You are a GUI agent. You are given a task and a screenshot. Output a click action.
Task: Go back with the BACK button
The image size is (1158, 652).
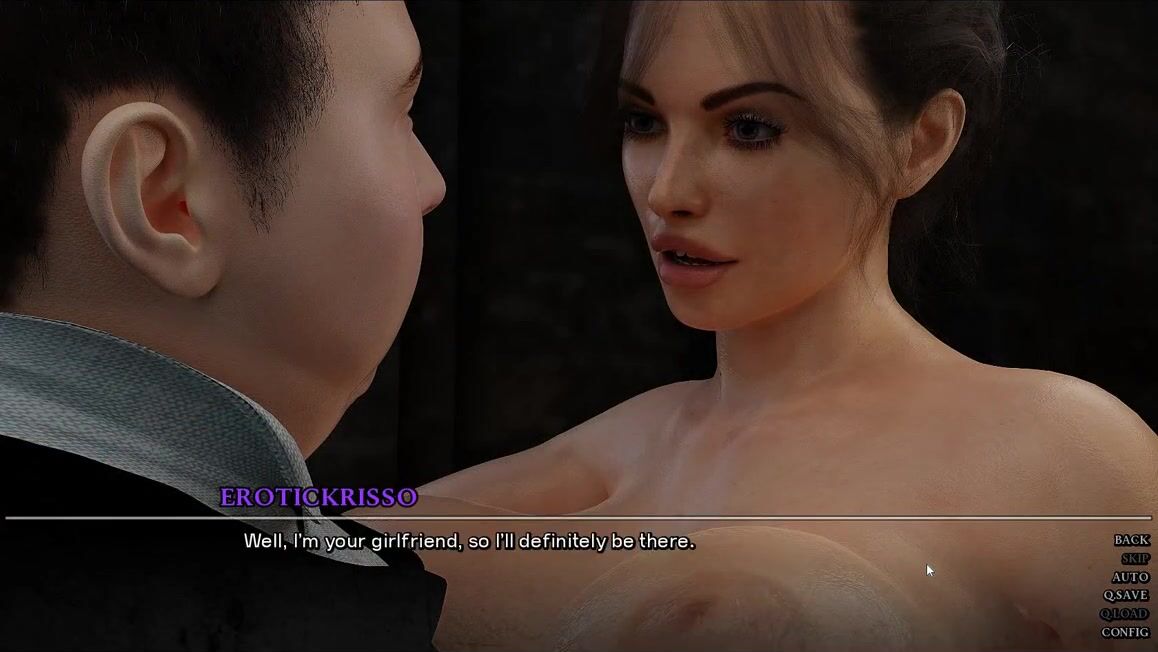pyautogui.click(x=1131, y=540)
